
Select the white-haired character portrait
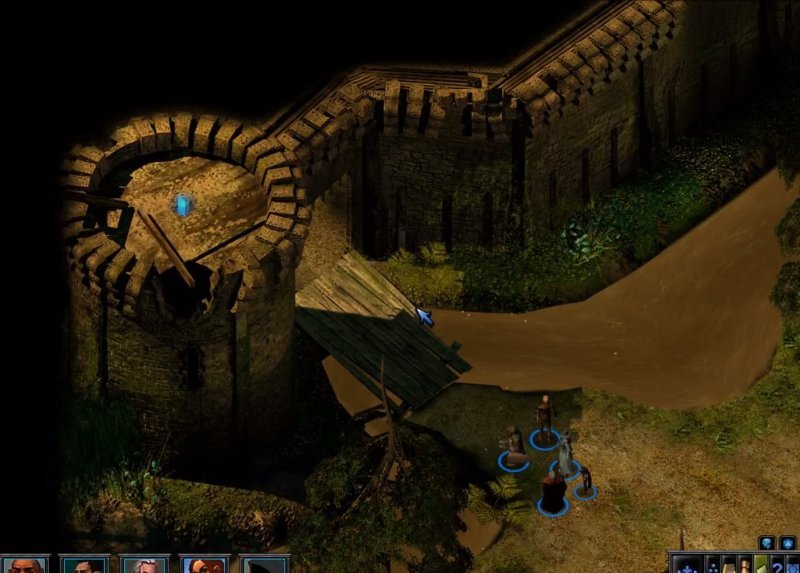144,564
